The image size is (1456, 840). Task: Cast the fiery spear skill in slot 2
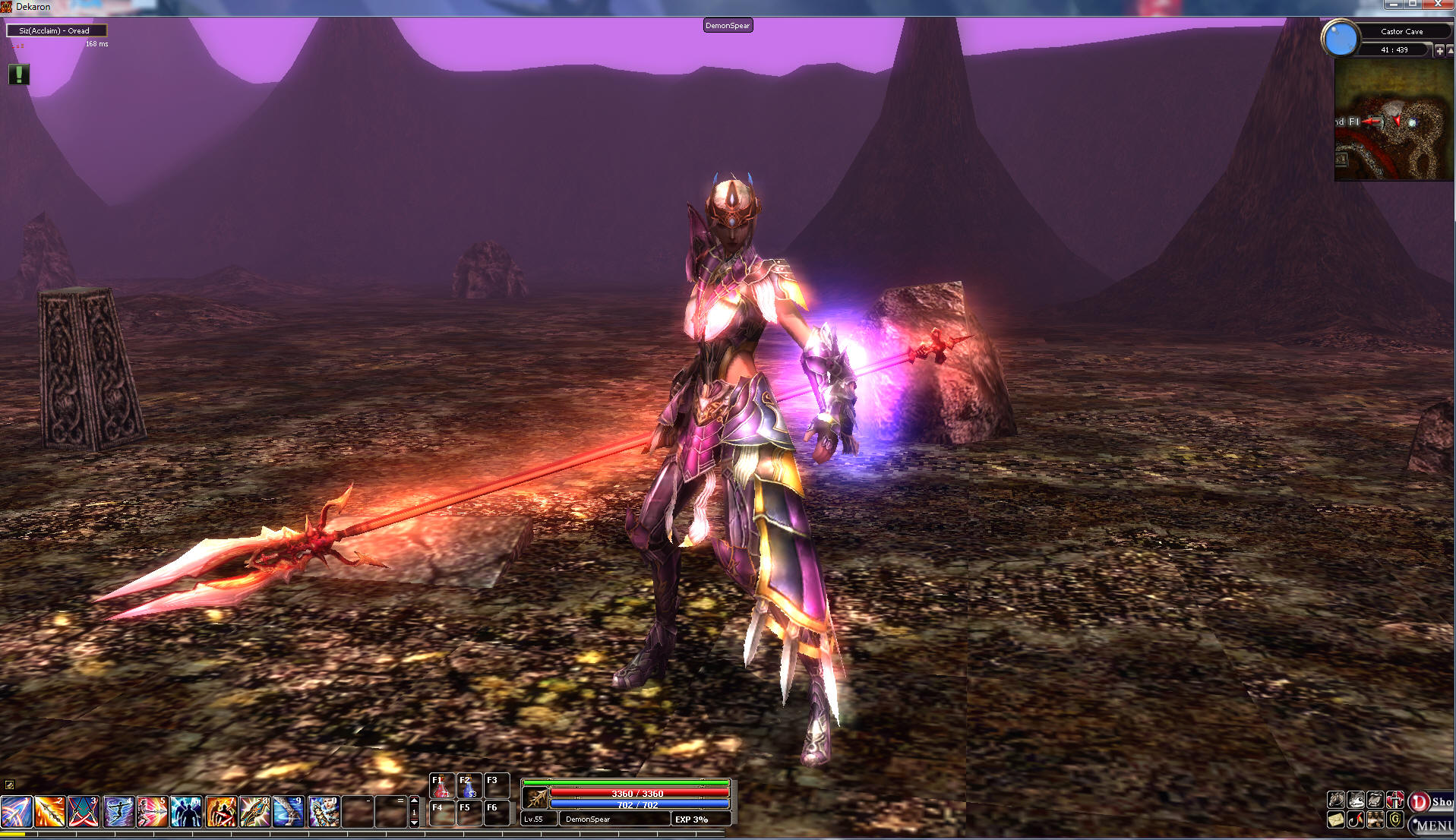point(50,812)
